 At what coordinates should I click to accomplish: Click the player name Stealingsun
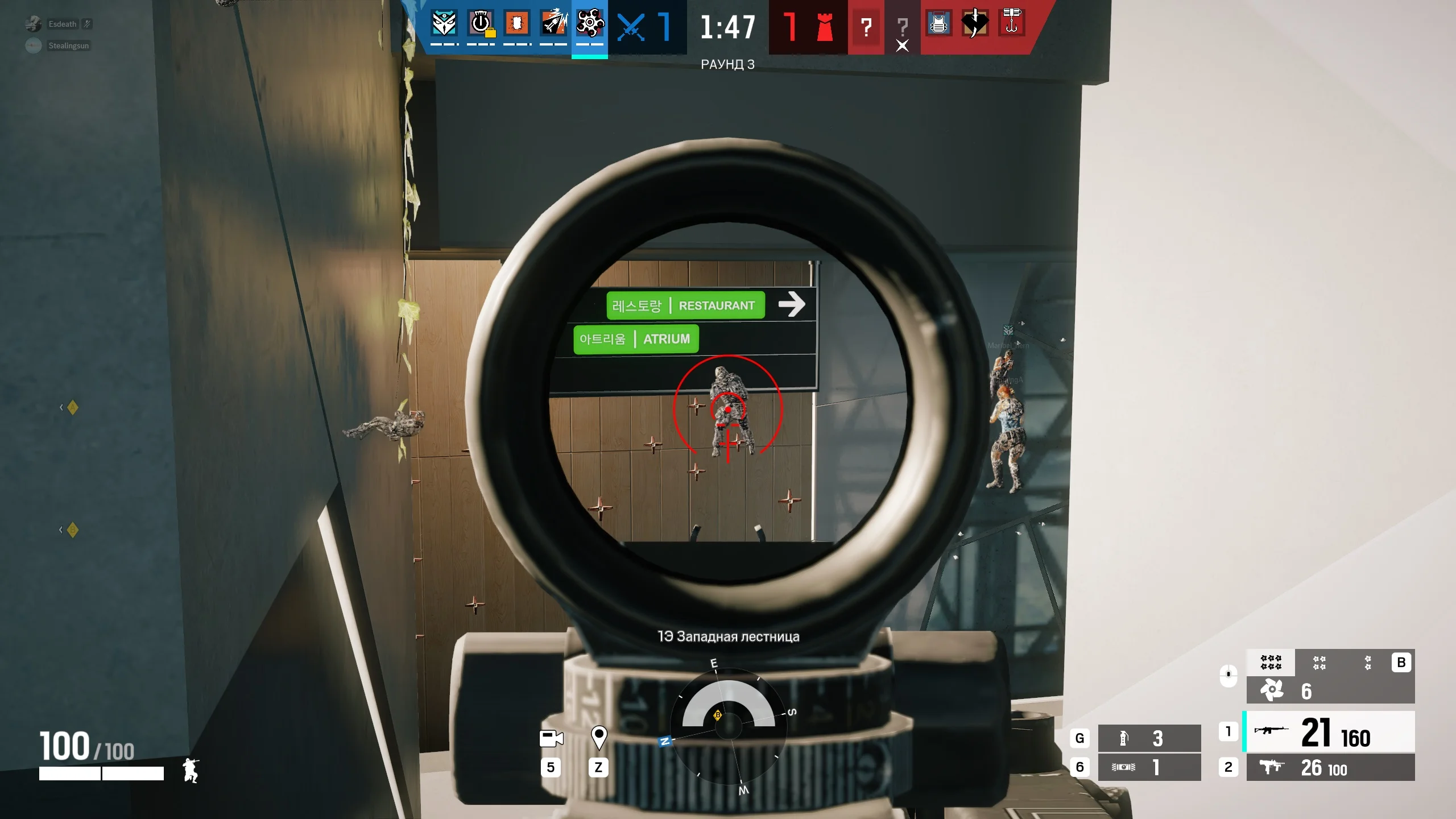68,45
